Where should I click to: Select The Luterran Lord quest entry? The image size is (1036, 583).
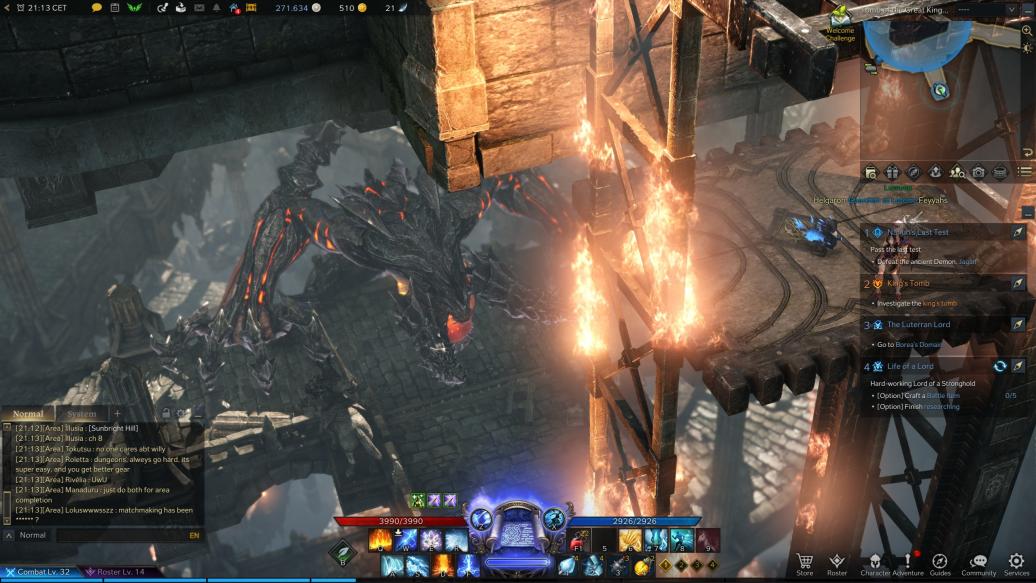918,324
